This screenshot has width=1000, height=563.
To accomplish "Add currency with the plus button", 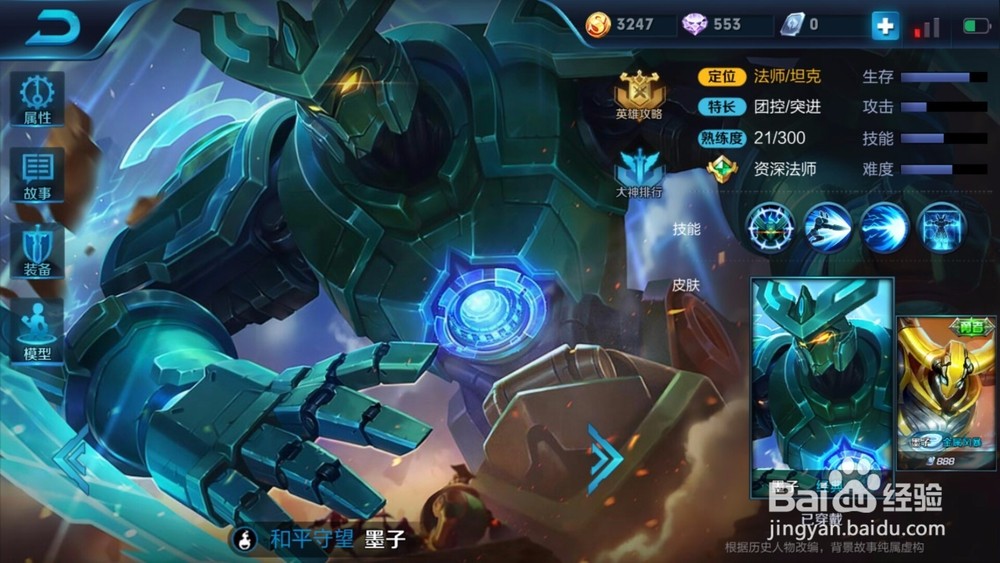I will [x=885, y=26].
